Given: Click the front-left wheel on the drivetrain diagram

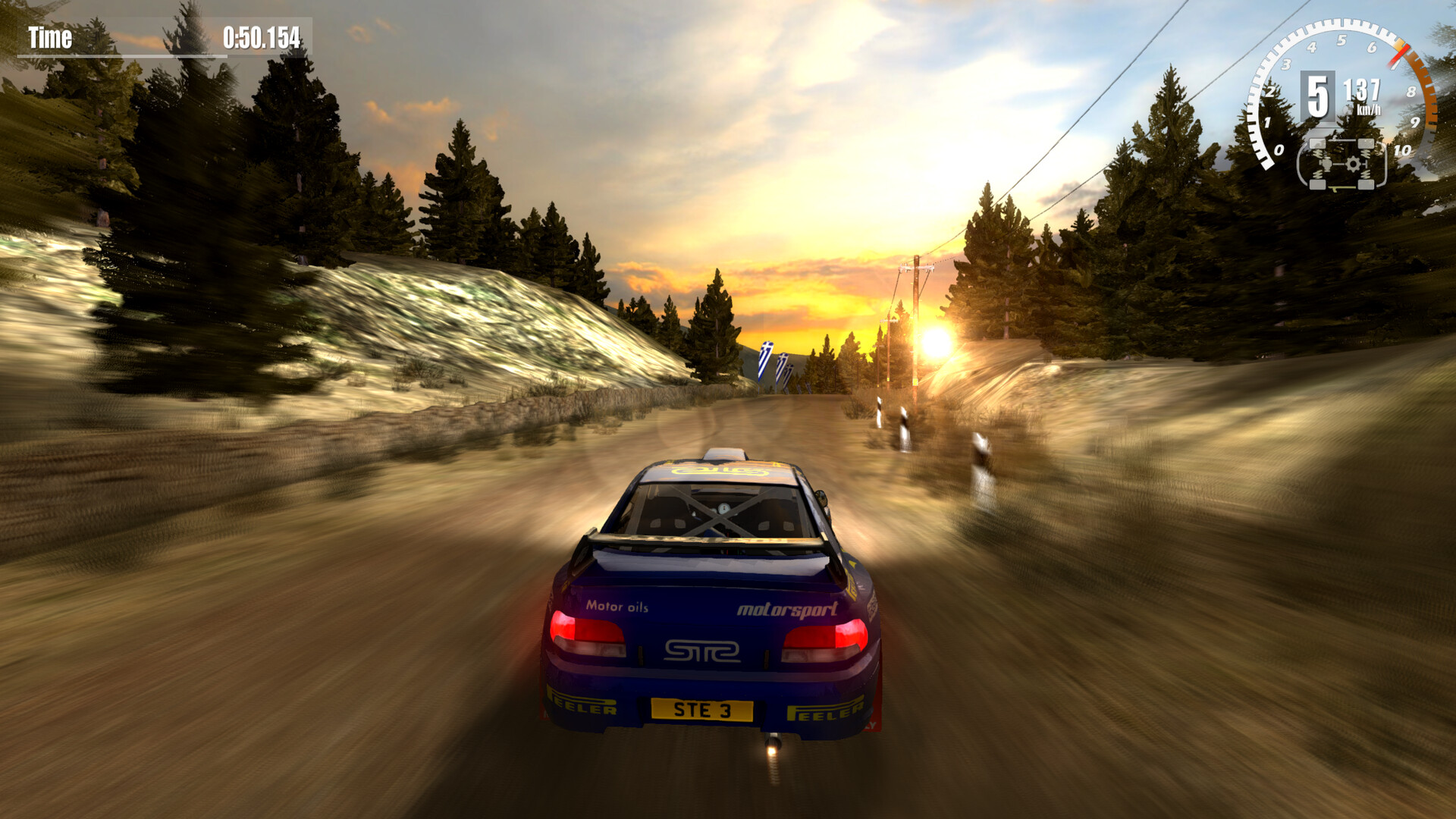Looking at the screenshot, I should point(1317,143).
